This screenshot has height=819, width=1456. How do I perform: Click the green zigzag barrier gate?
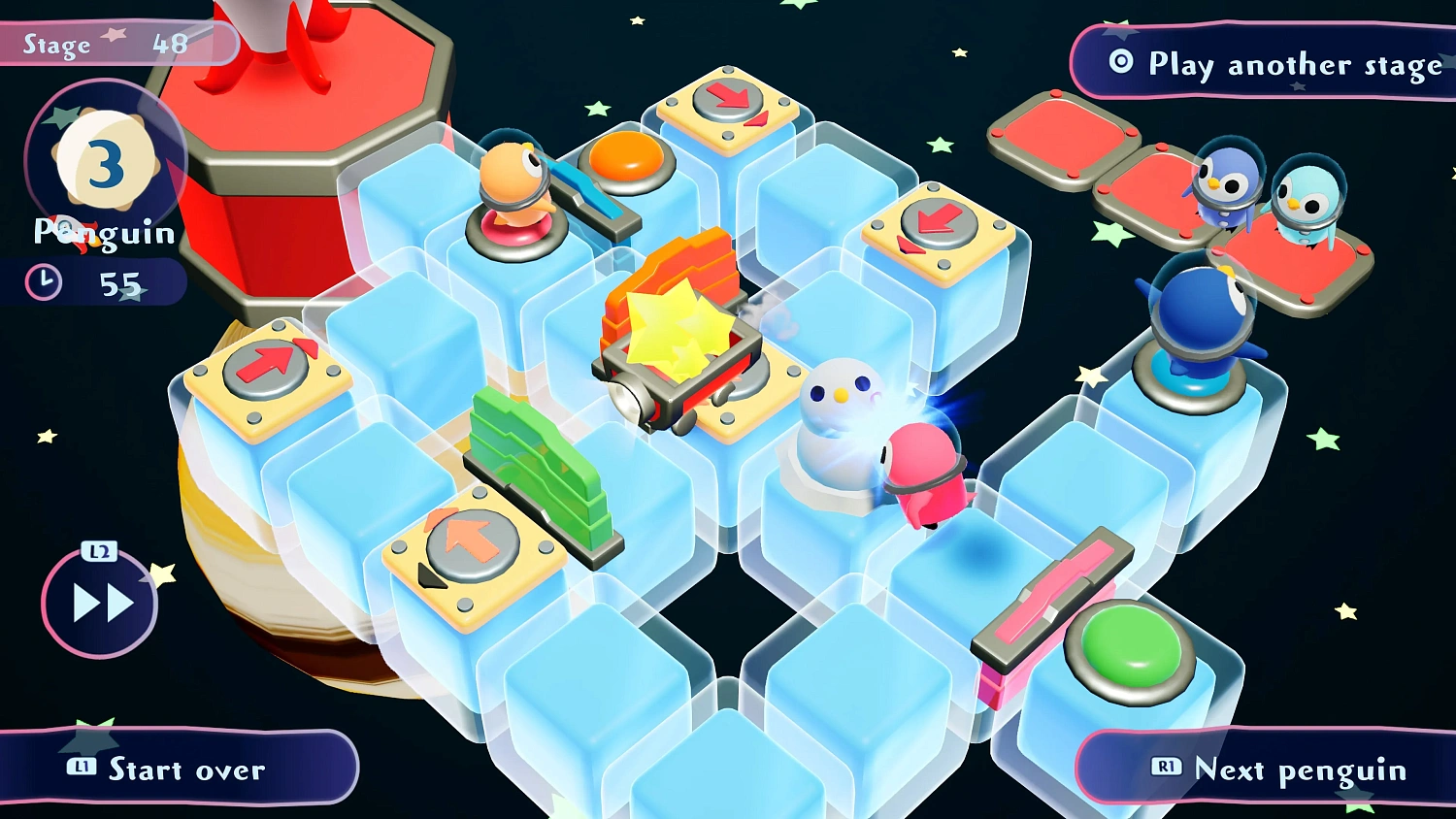(x=539, y=466)
